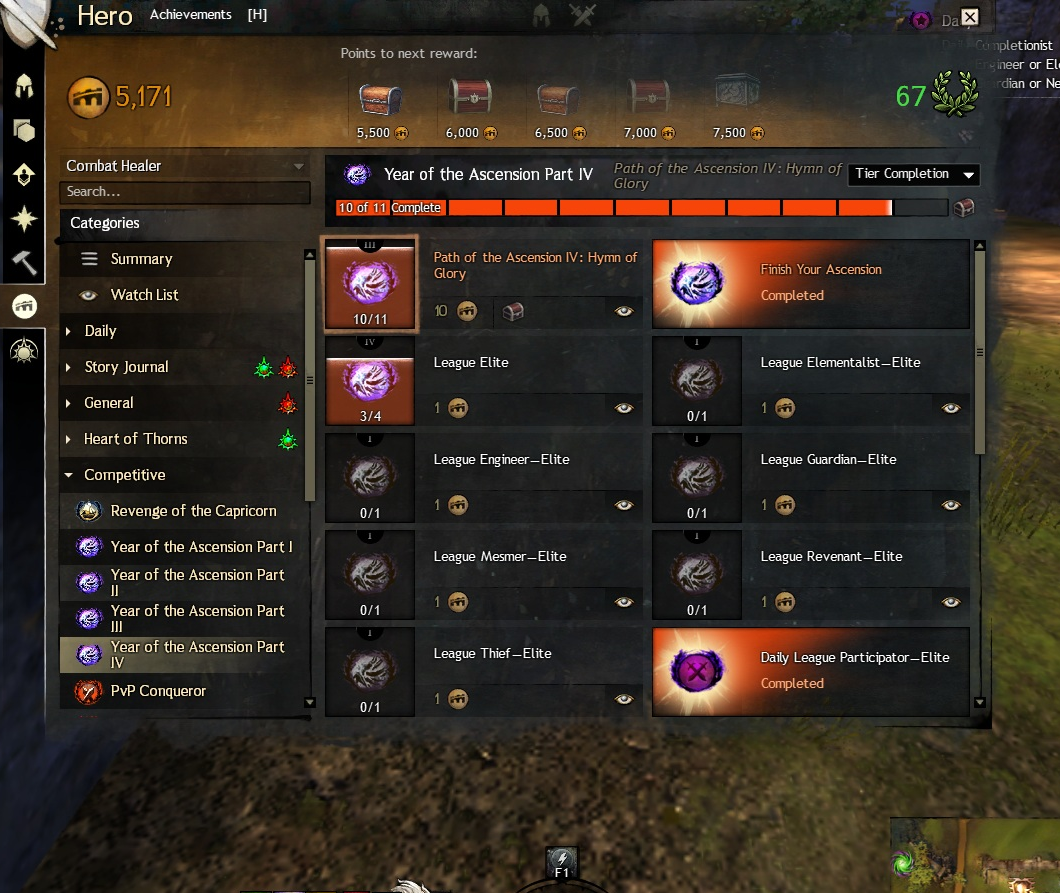
Task: Open the Summary category
Action: pos(141,259)
